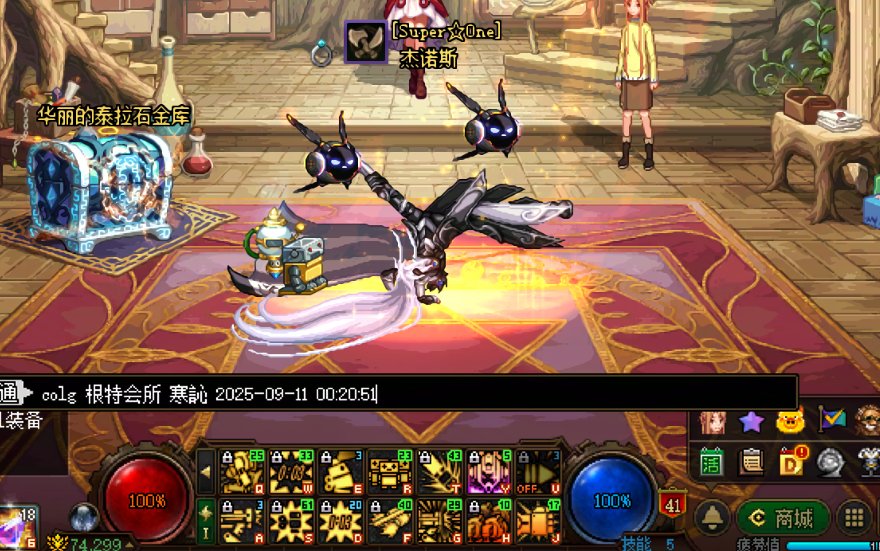880x551 pixels.
Task: Activate the robot skill on R slot
Action: click(390, 472)
